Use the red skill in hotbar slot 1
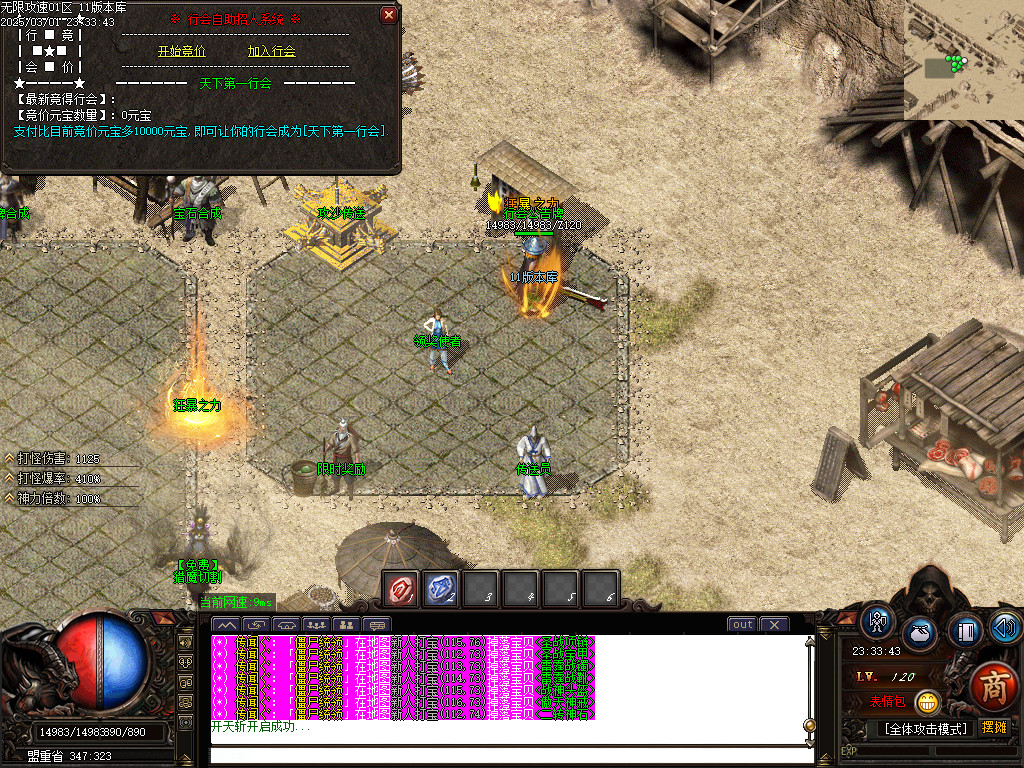 pyautogui.click(x=402, y=589)
